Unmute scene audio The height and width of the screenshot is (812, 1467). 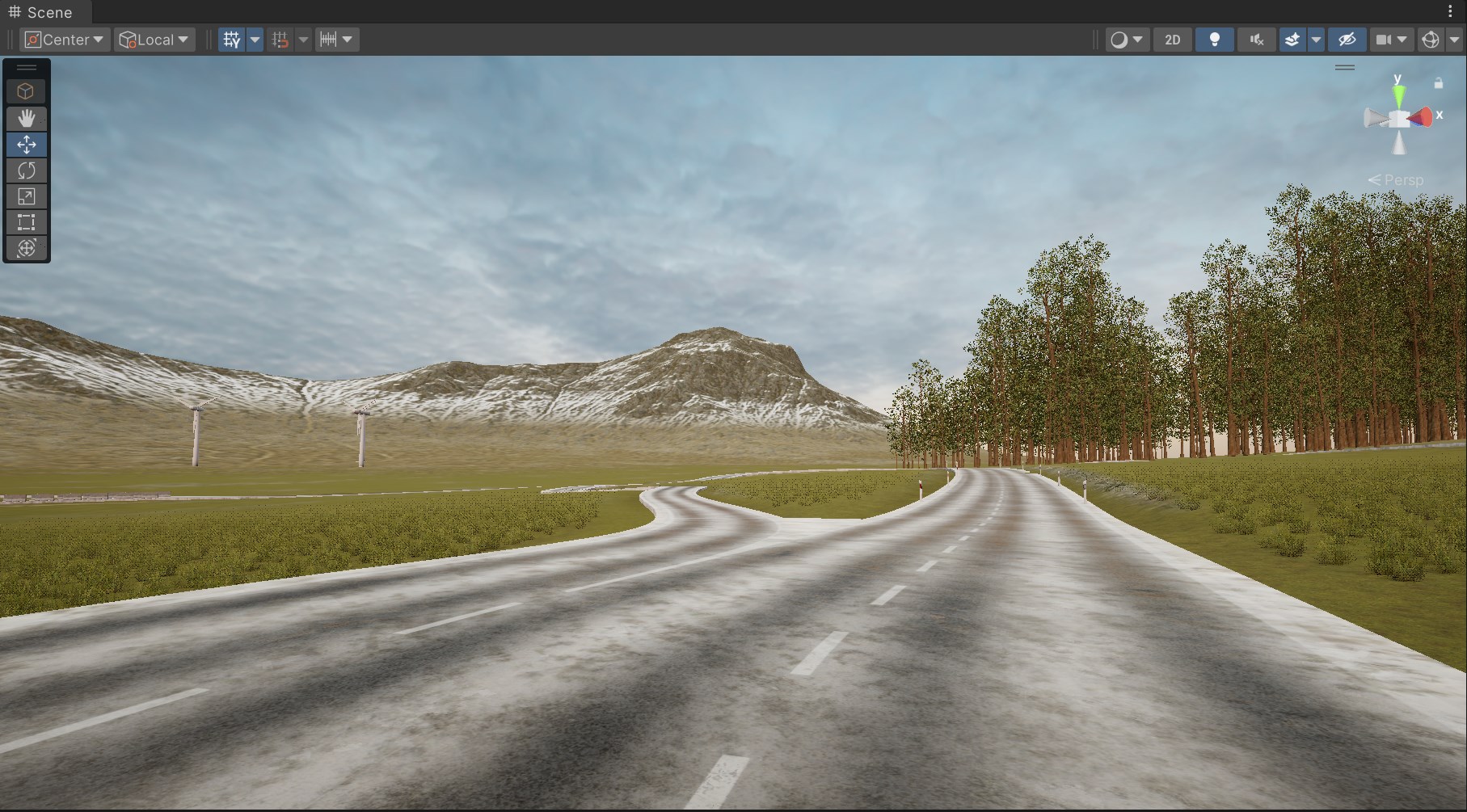click(1255, 40)
